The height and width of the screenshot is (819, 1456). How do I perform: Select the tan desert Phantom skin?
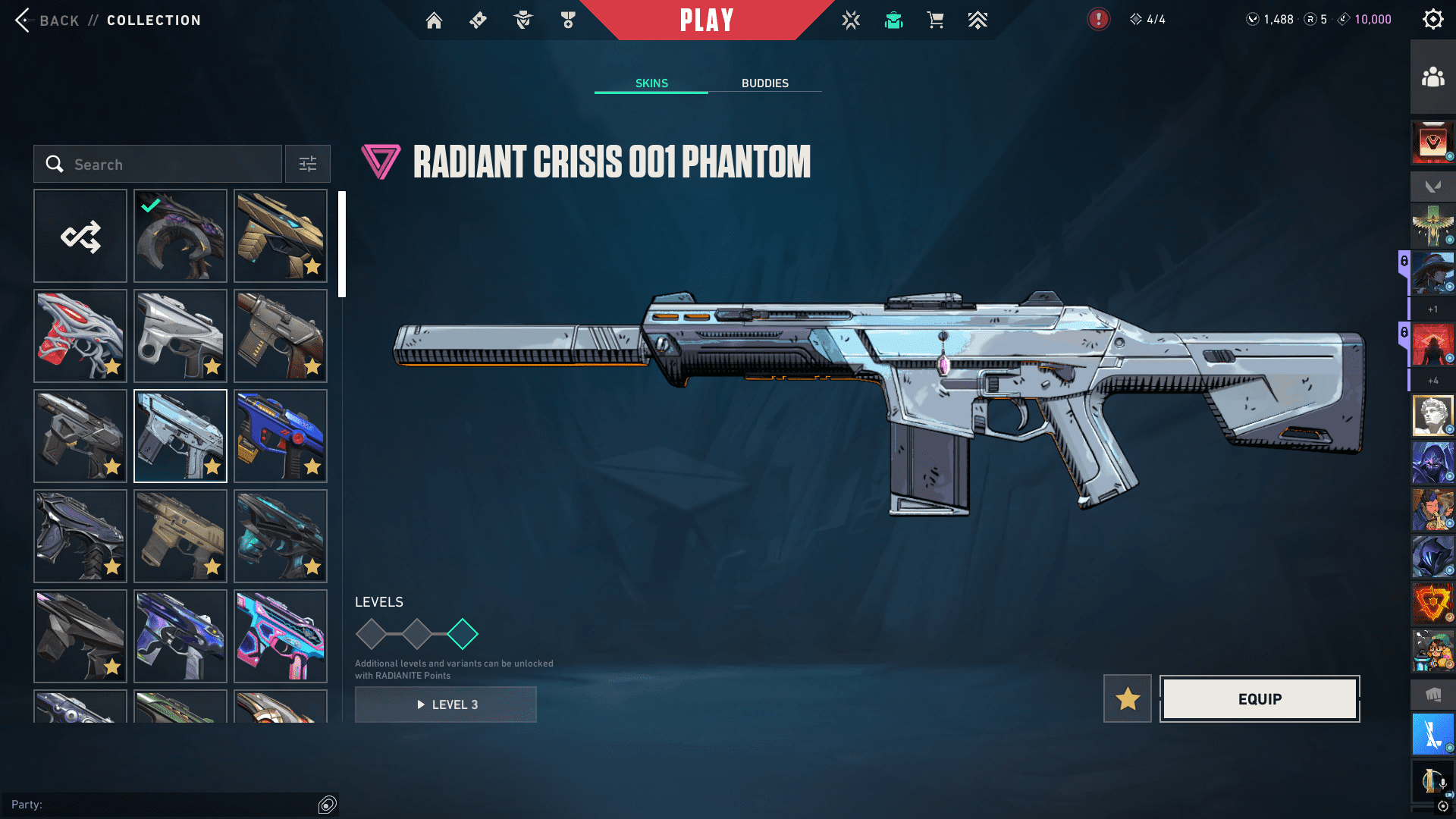180,536
